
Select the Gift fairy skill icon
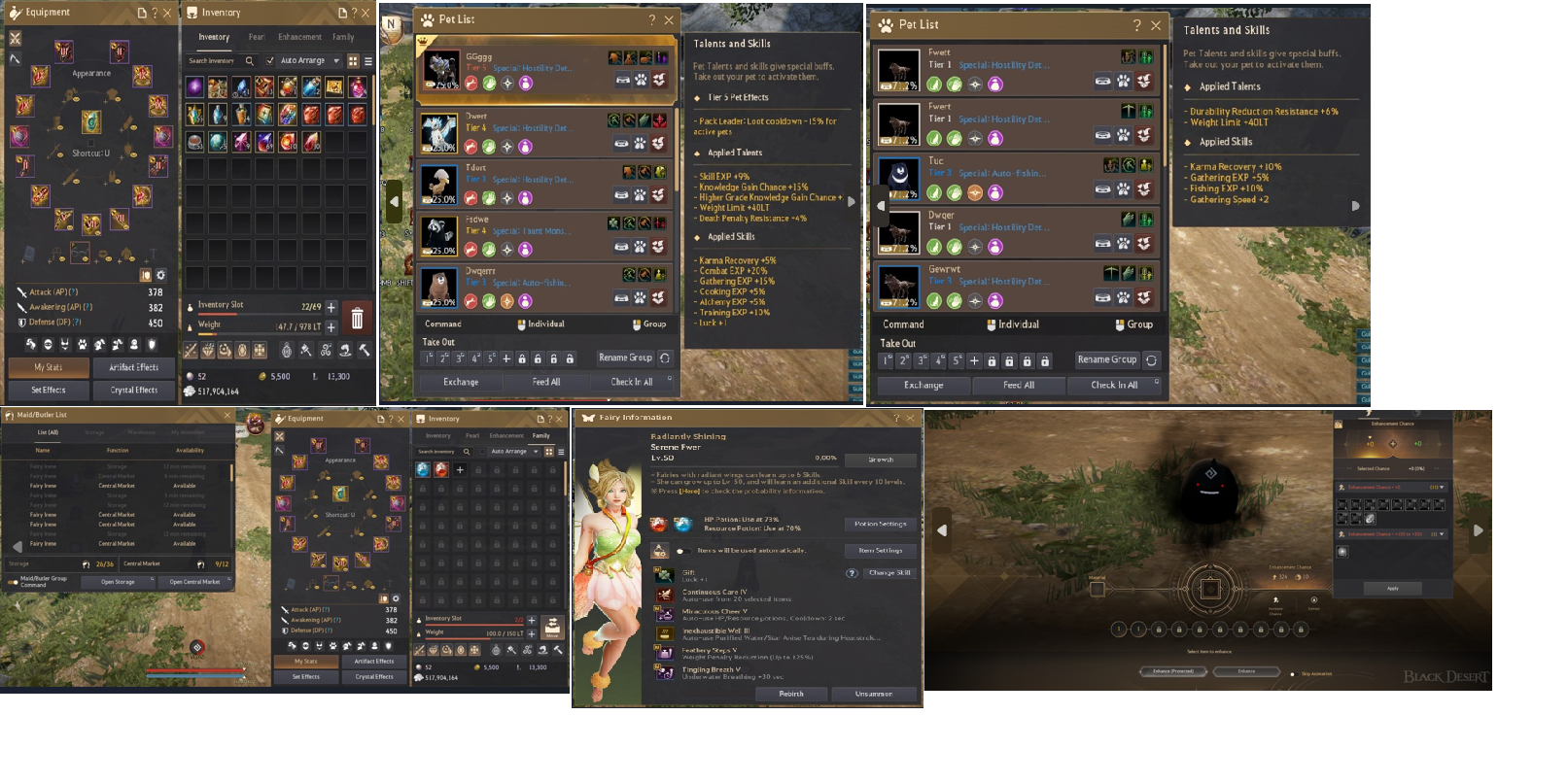pos(664,574)
